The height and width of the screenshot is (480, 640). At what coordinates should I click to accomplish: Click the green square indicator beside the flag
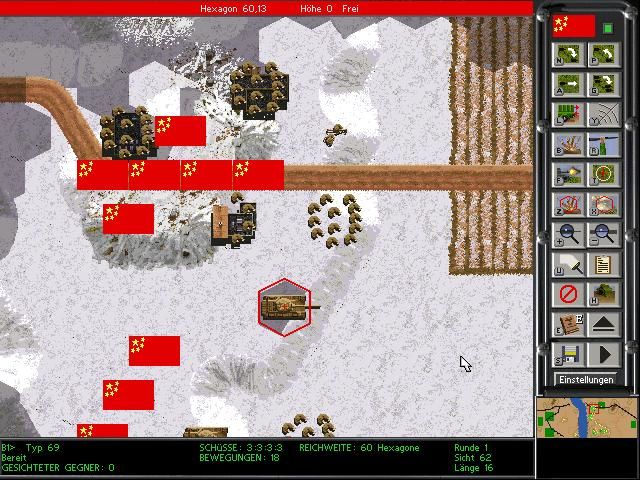608,27
